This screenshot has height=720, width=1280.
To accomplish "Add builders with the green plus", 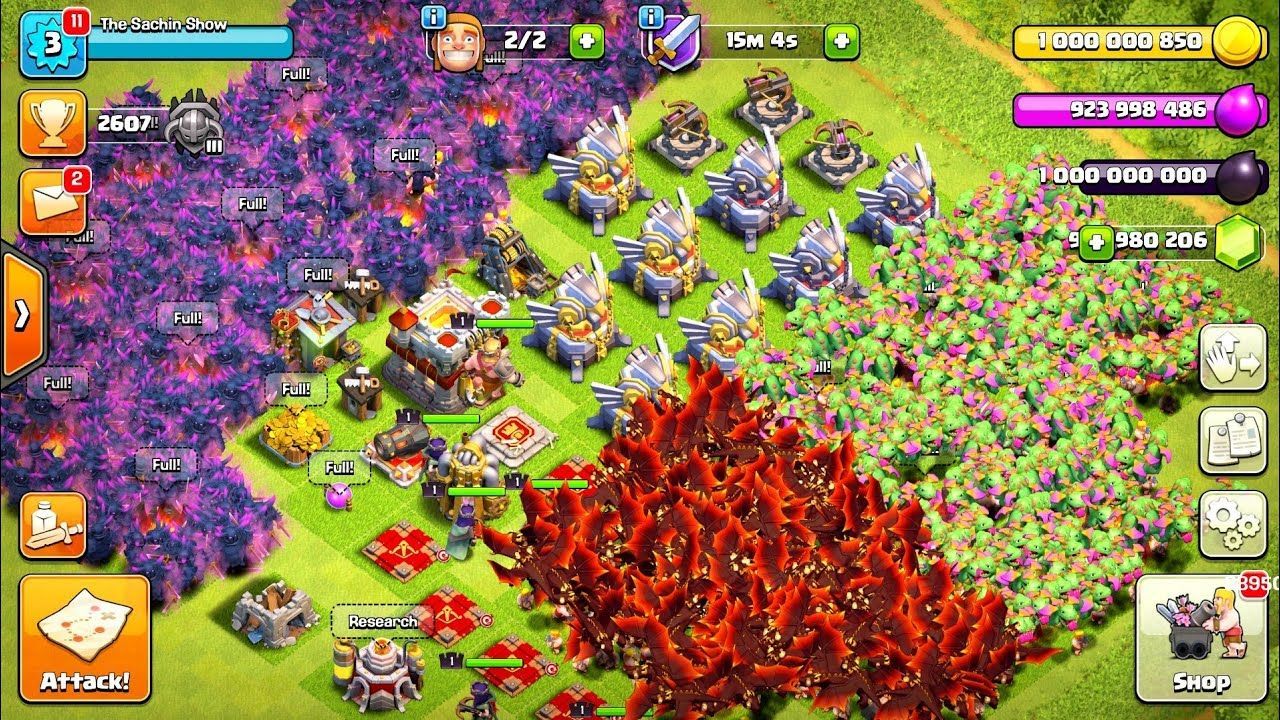I will click(x=586, y=41).
